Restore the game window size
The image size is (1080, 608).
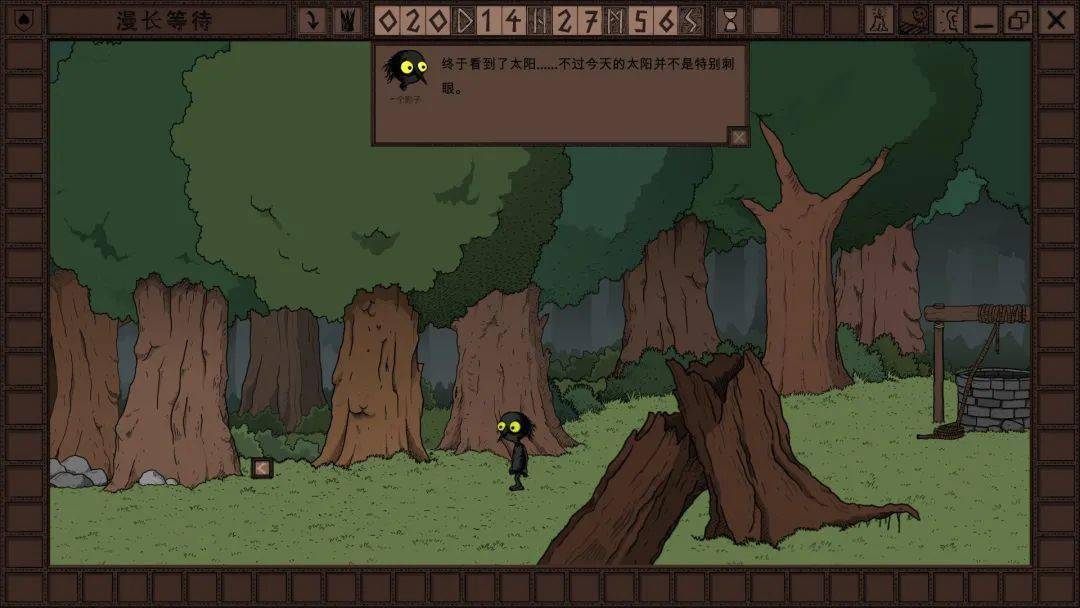(x=1019, y=20)
